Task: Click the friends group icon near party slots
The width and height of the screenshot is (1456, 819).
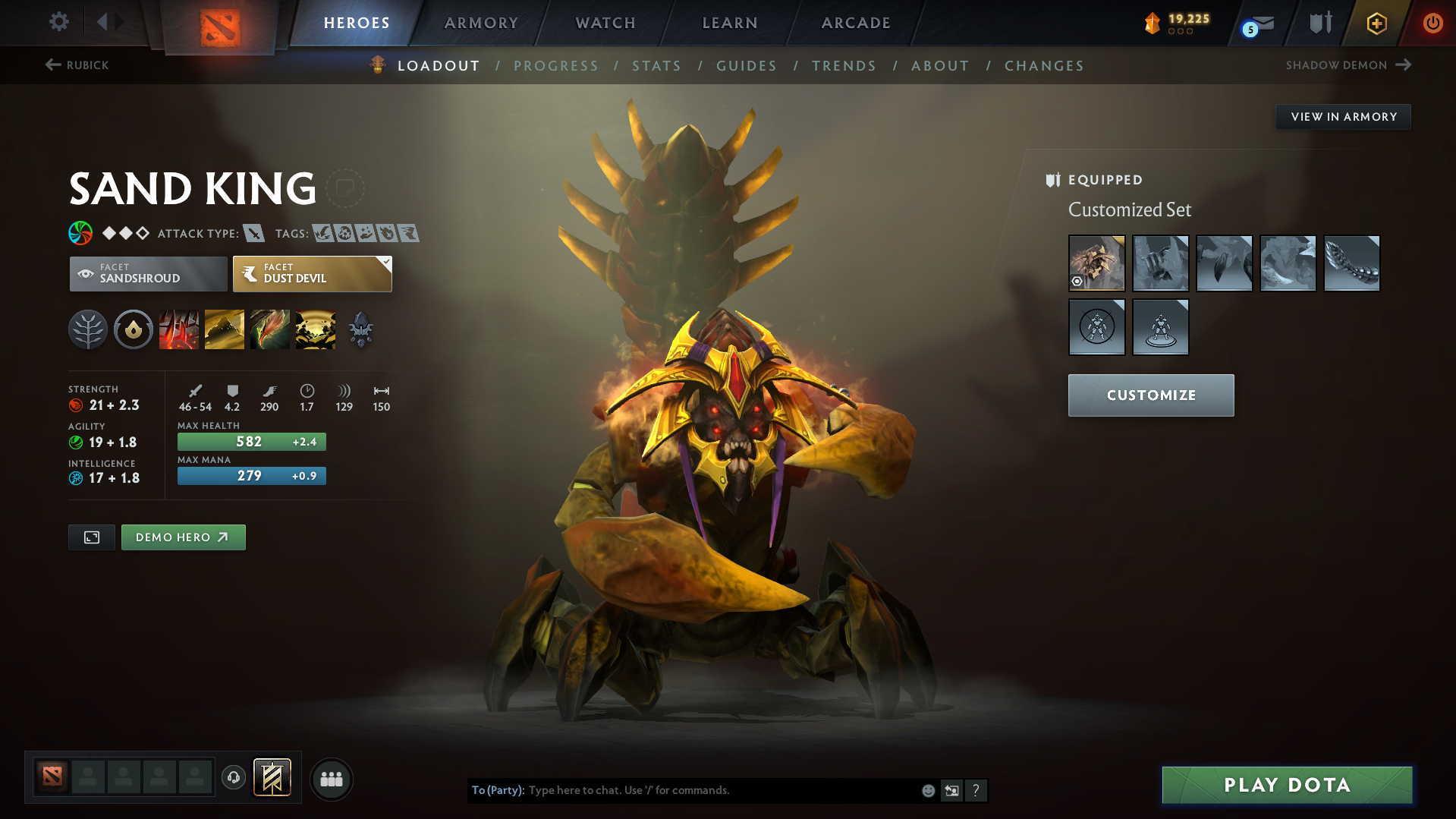Action: click(332, 779)
